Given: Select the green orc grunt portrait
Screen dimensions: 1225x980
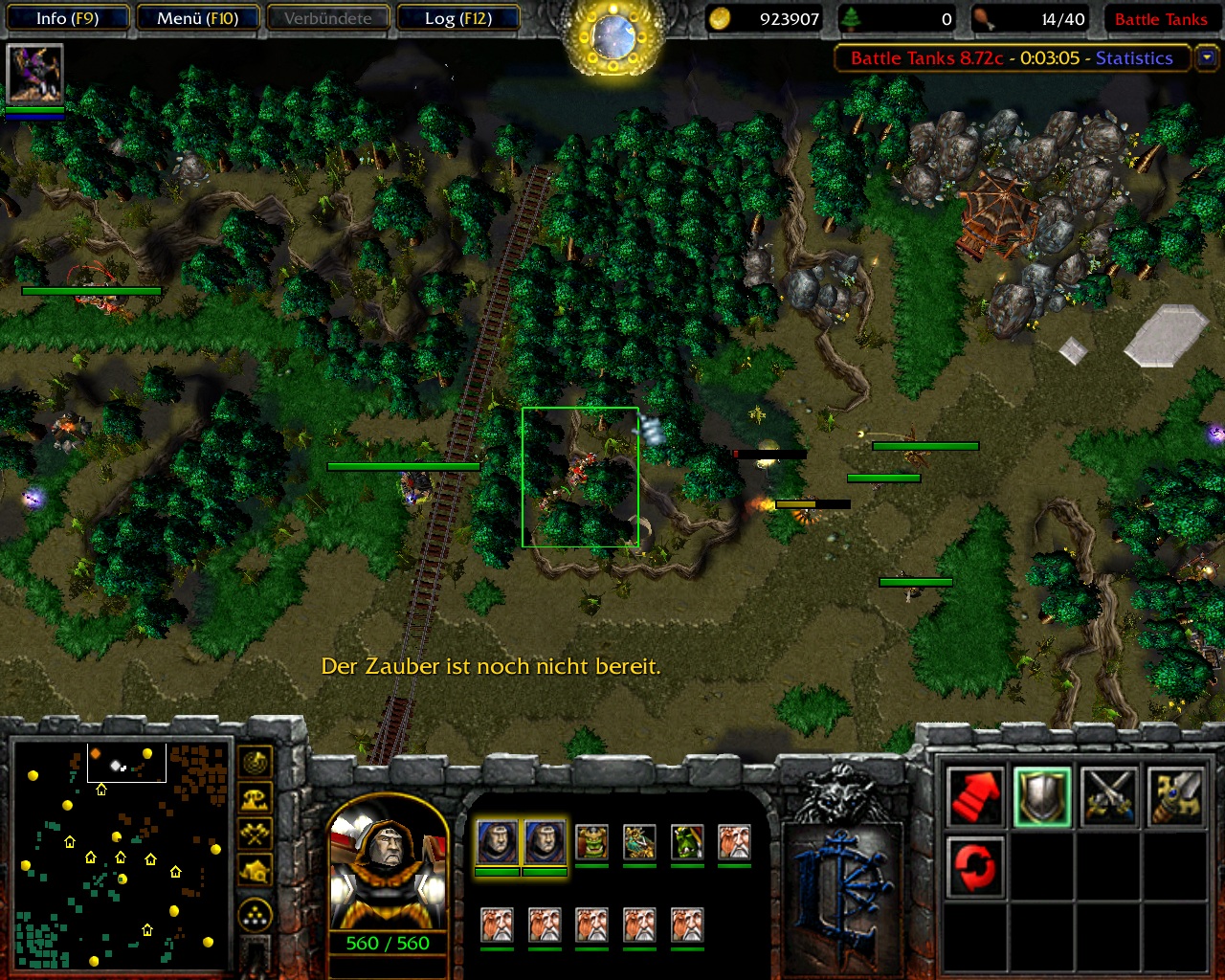Looking at the screenshot, I should 687,842.
